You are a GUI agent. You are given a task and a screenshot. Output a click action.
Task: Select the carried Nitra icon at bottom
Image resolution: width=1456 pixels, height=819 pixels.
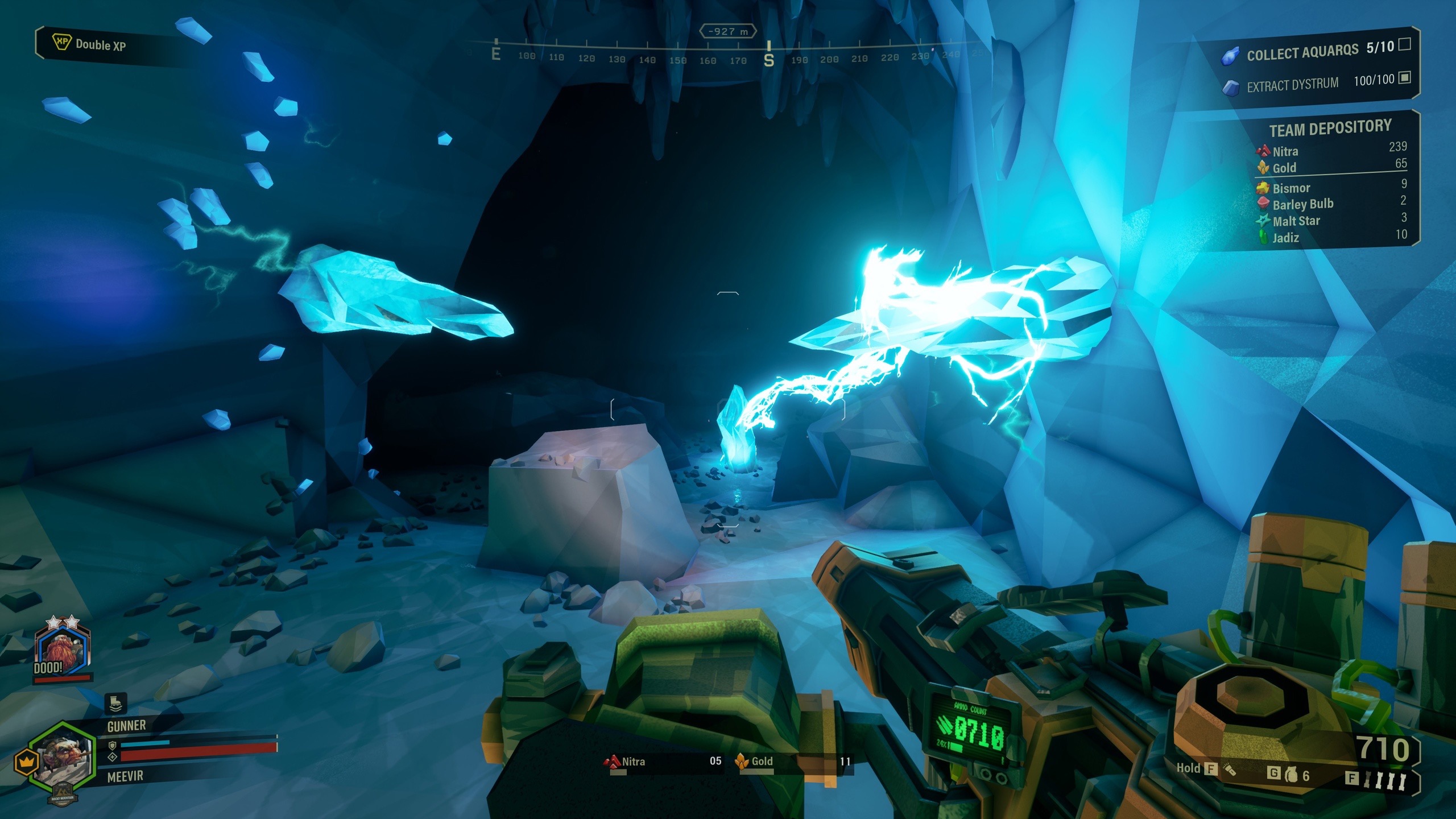tap(612, 761)
